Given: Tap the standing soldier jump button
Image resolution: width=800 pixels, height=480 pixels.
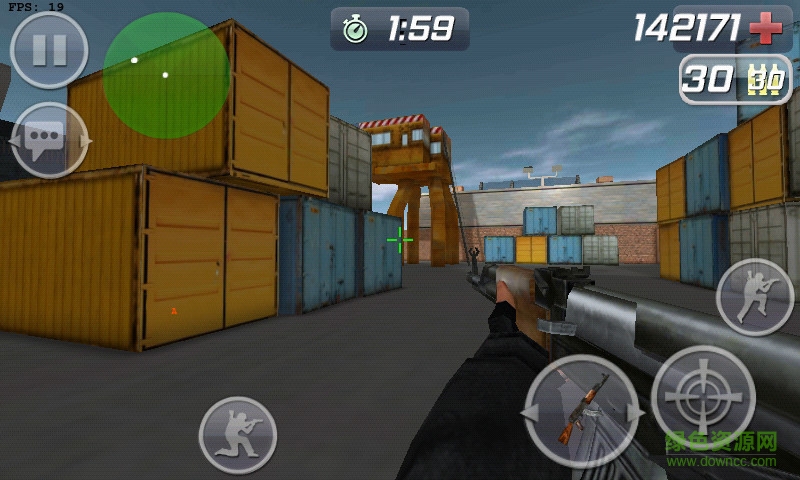Looking at the screenshot, I should 755,297.
